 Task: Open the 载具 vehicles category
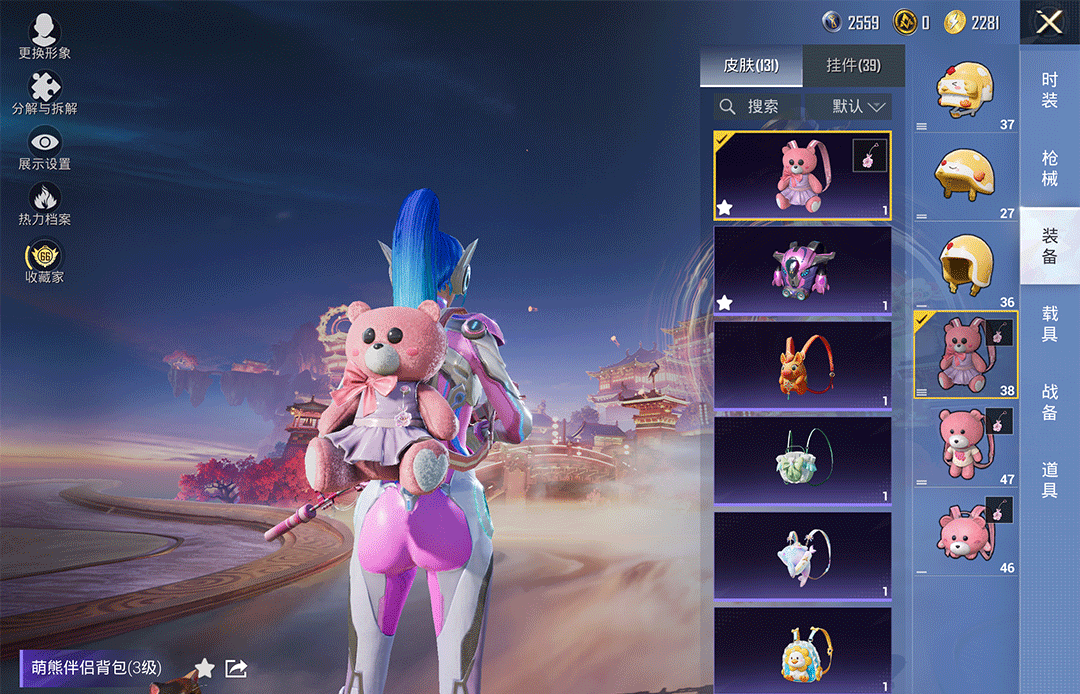click(x=1049, y=323)
